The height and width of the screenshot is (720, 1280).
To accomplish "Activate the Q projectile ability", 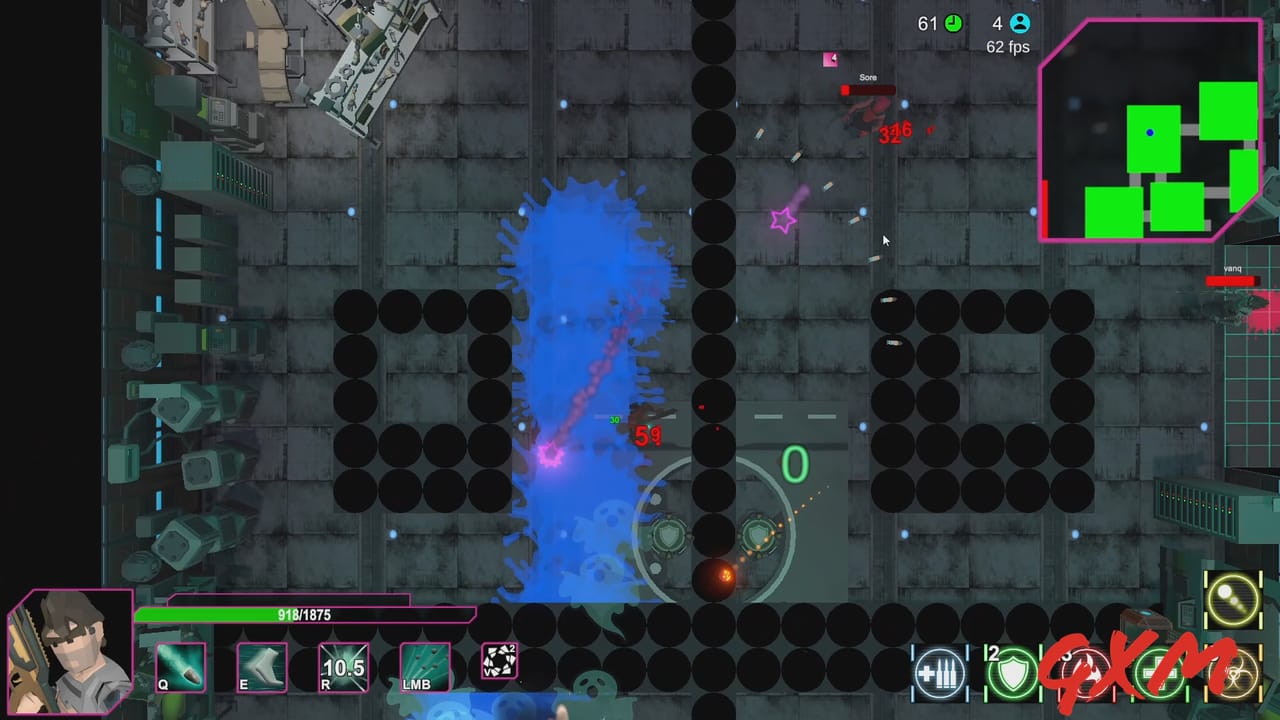I will [181, 667].
